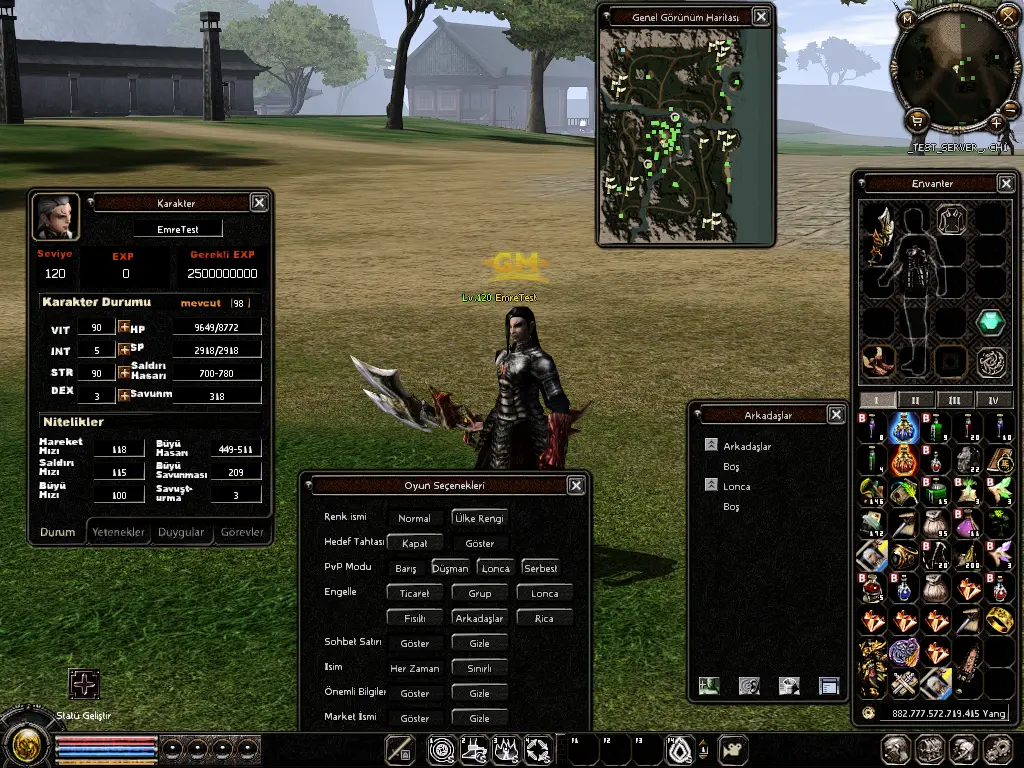Click the Statü Geliştir icon

84,685
